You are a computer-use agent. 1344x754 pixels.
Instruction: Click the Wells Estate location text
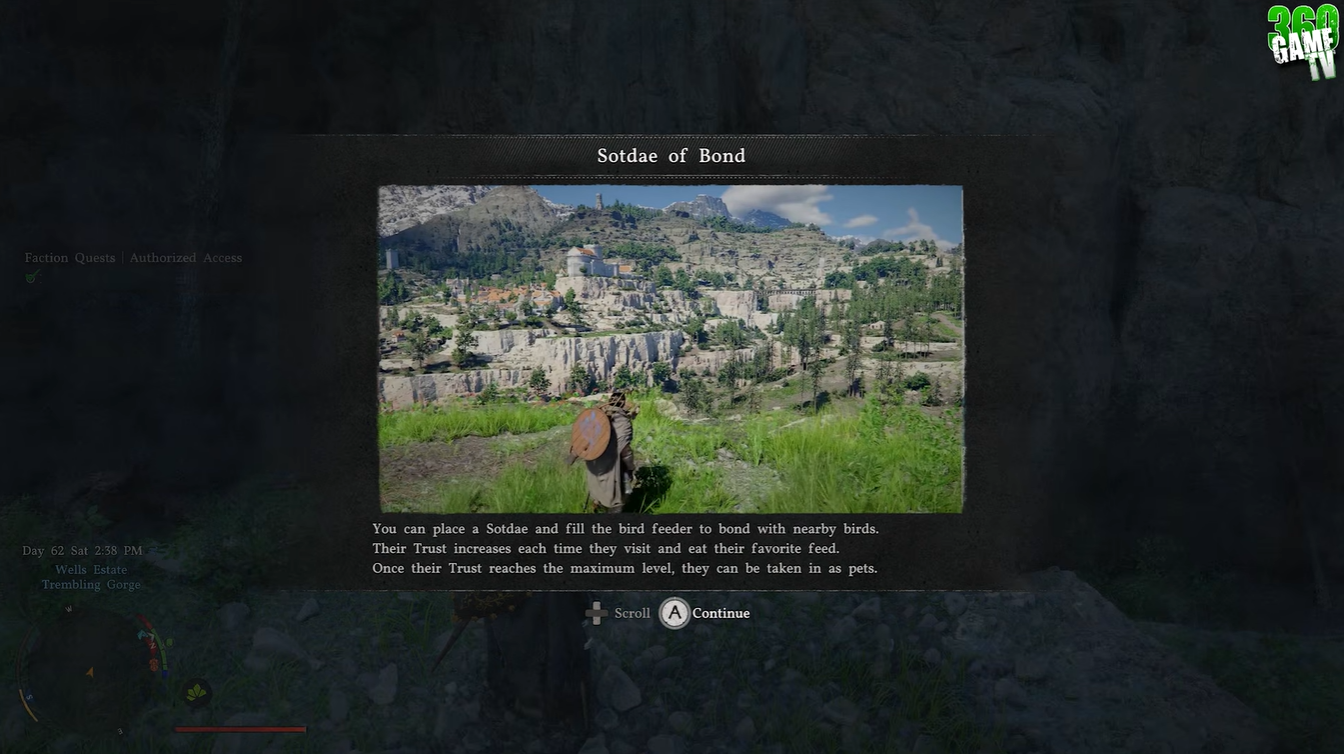[x=91, y=569]
